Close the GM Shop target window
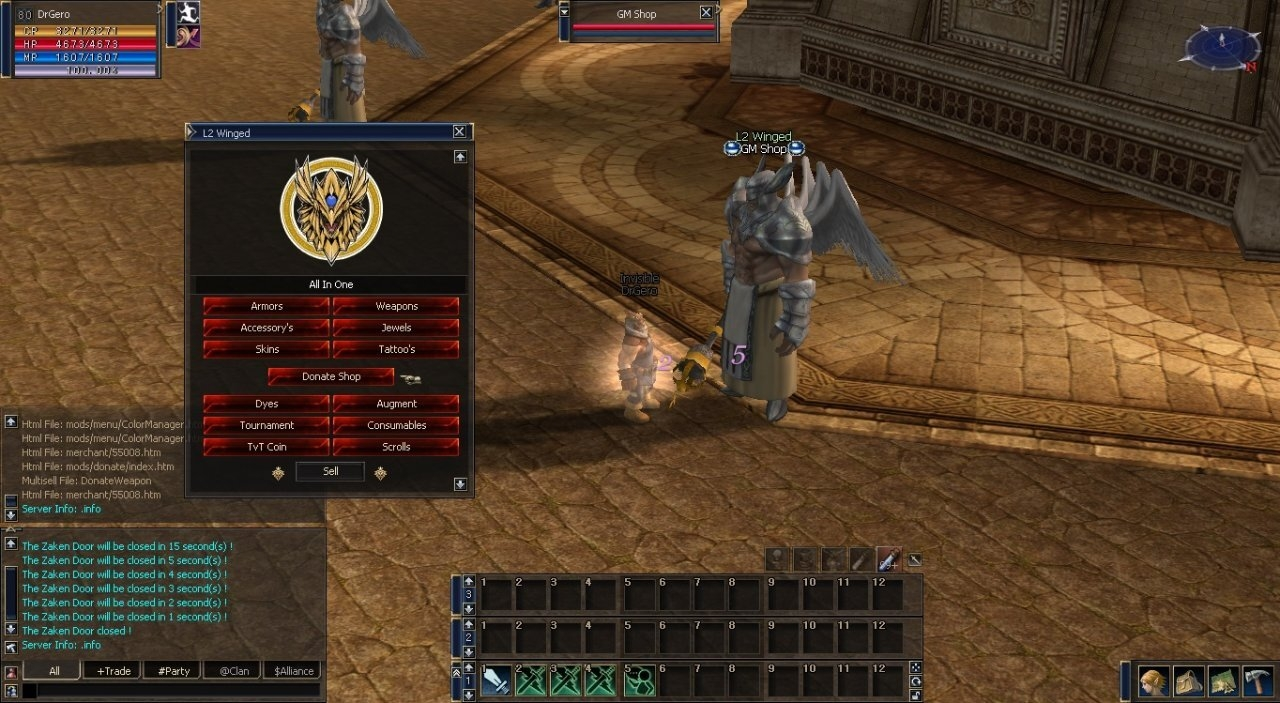1280x703 pixels. [x=706, y=13]
